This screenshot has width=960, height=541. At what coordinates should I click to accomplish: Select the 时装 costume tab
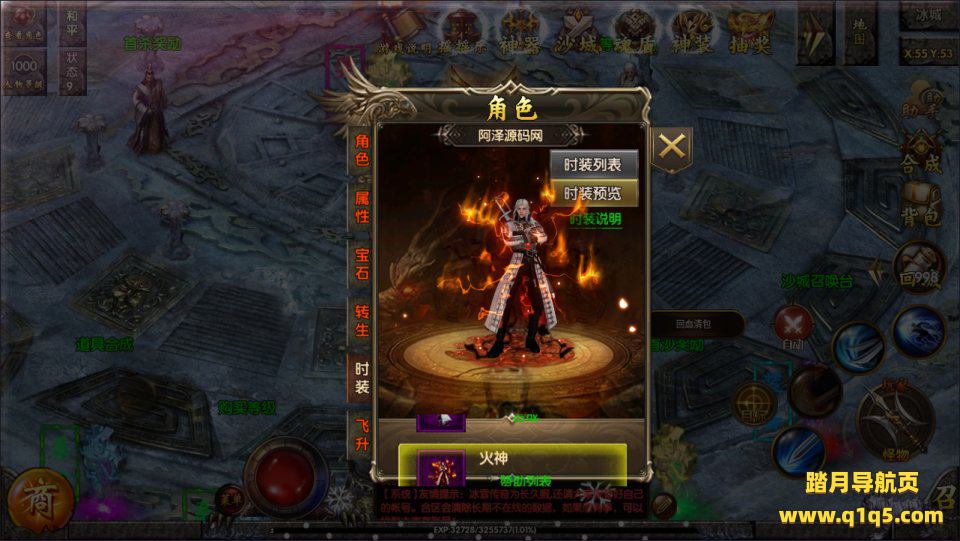coord(362,378)
